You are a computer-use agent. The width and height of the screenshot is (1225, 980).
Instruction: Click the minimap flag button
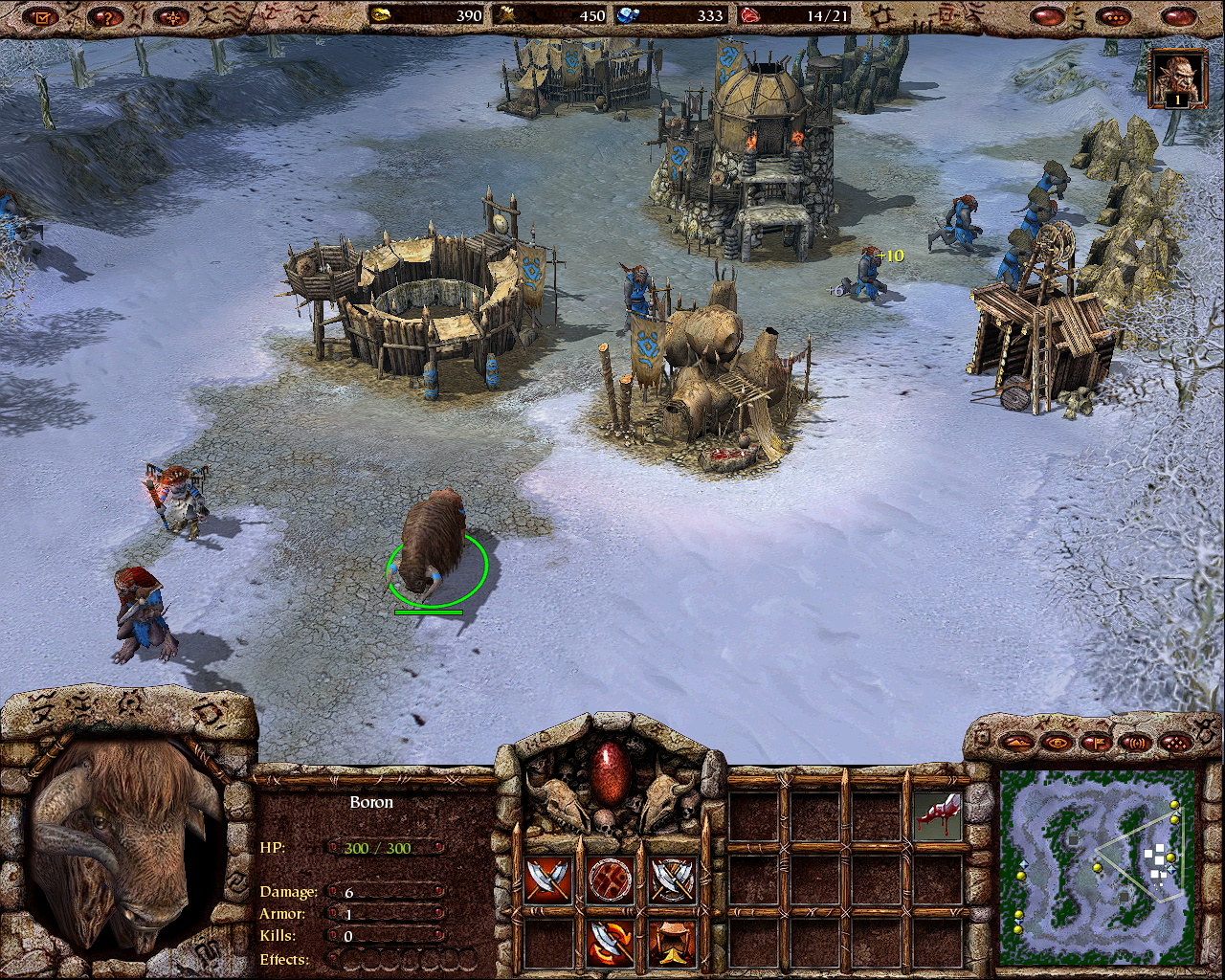coord(1096,742)
